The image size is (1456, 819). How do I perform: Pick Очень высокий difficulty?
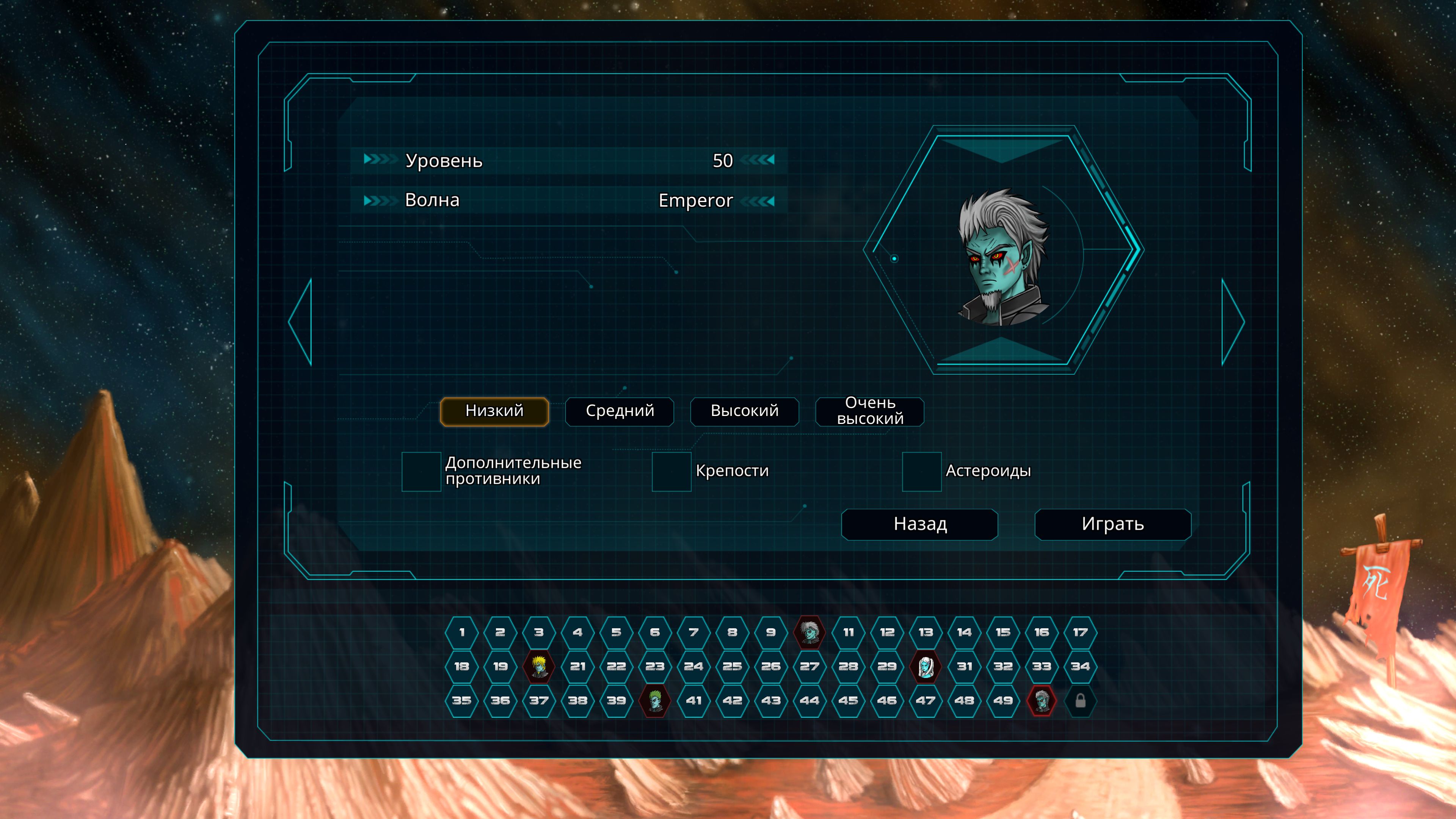pyautogui.click(x=869, y=411)
